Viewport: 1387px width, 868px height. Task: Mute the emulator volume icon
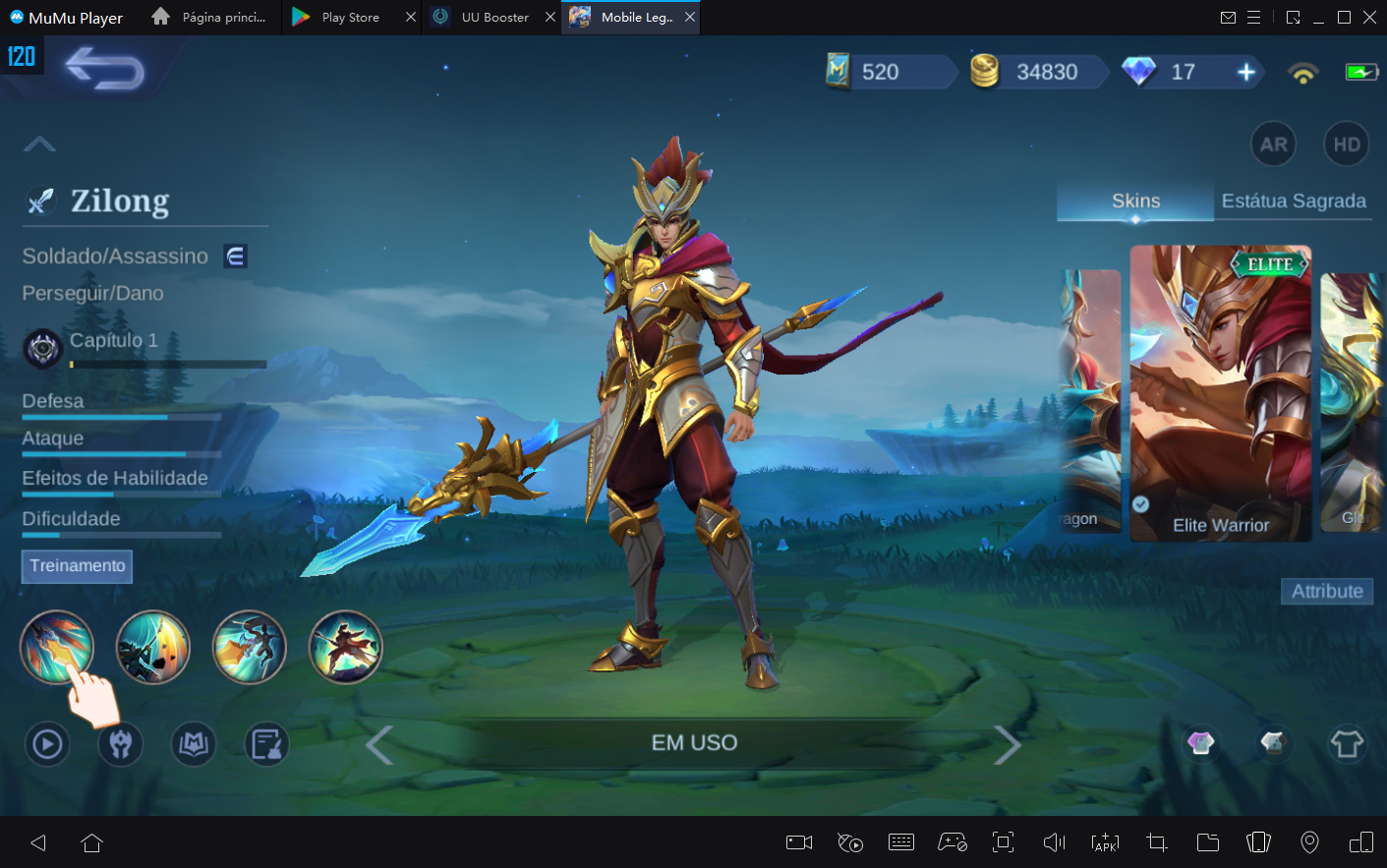point(1053,842)
